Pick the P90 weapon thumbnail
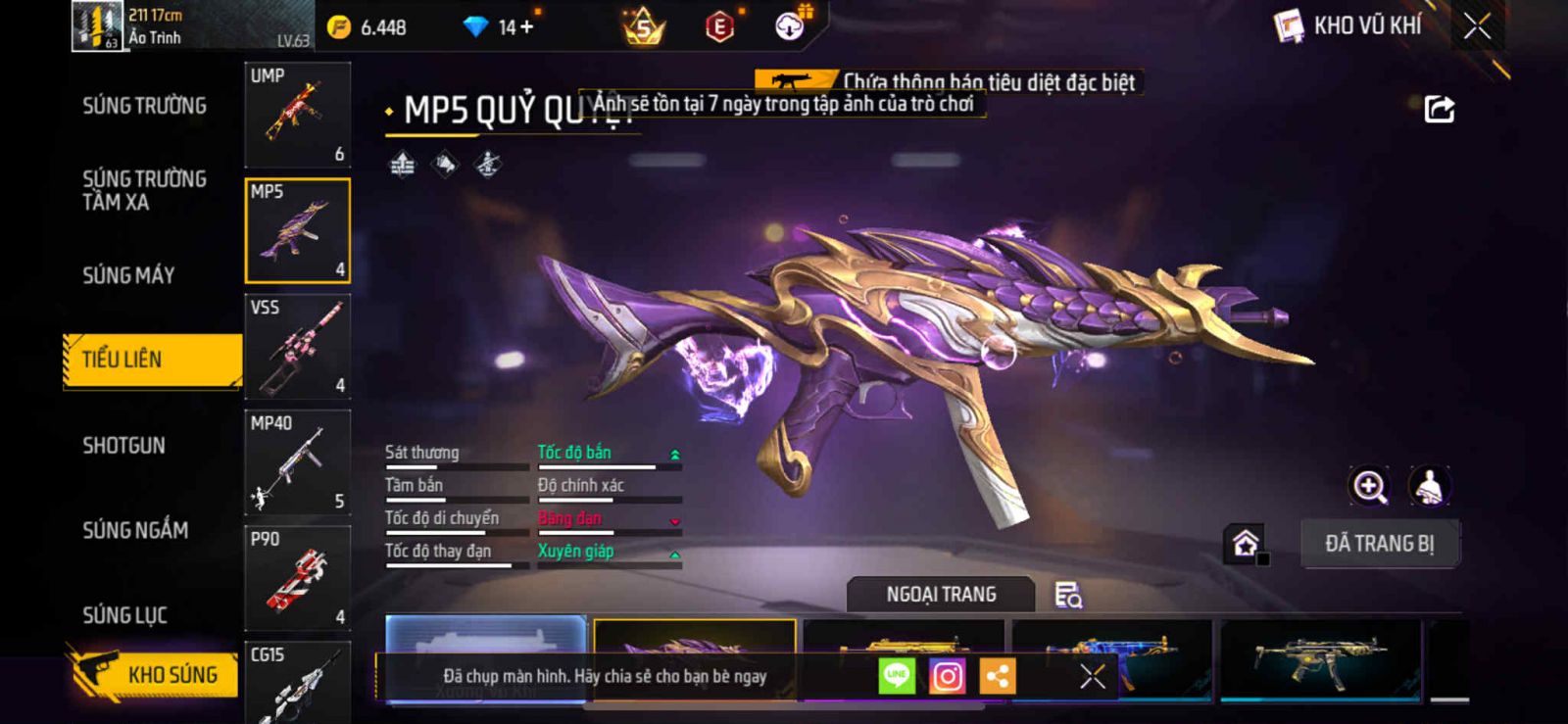The width and height of the screenshot is (1568, 724). tap(297, 577)
